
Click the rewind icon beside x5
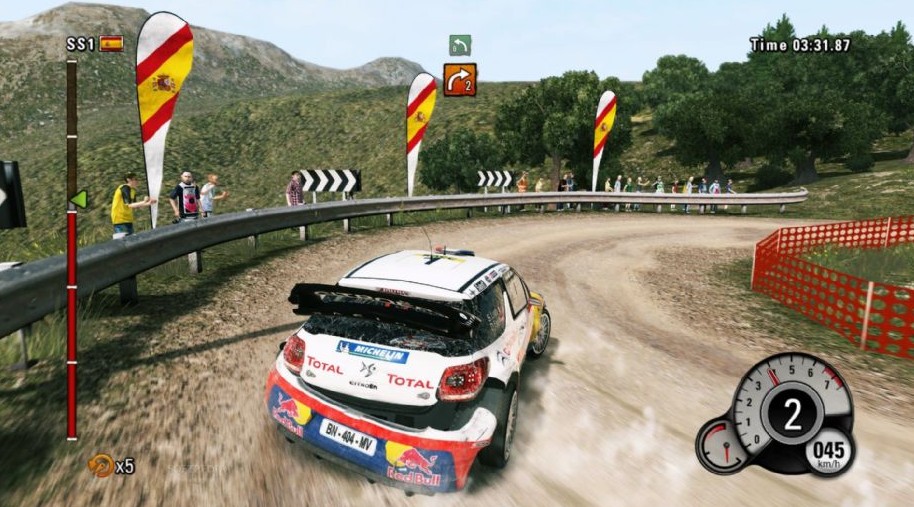(100, 465)
